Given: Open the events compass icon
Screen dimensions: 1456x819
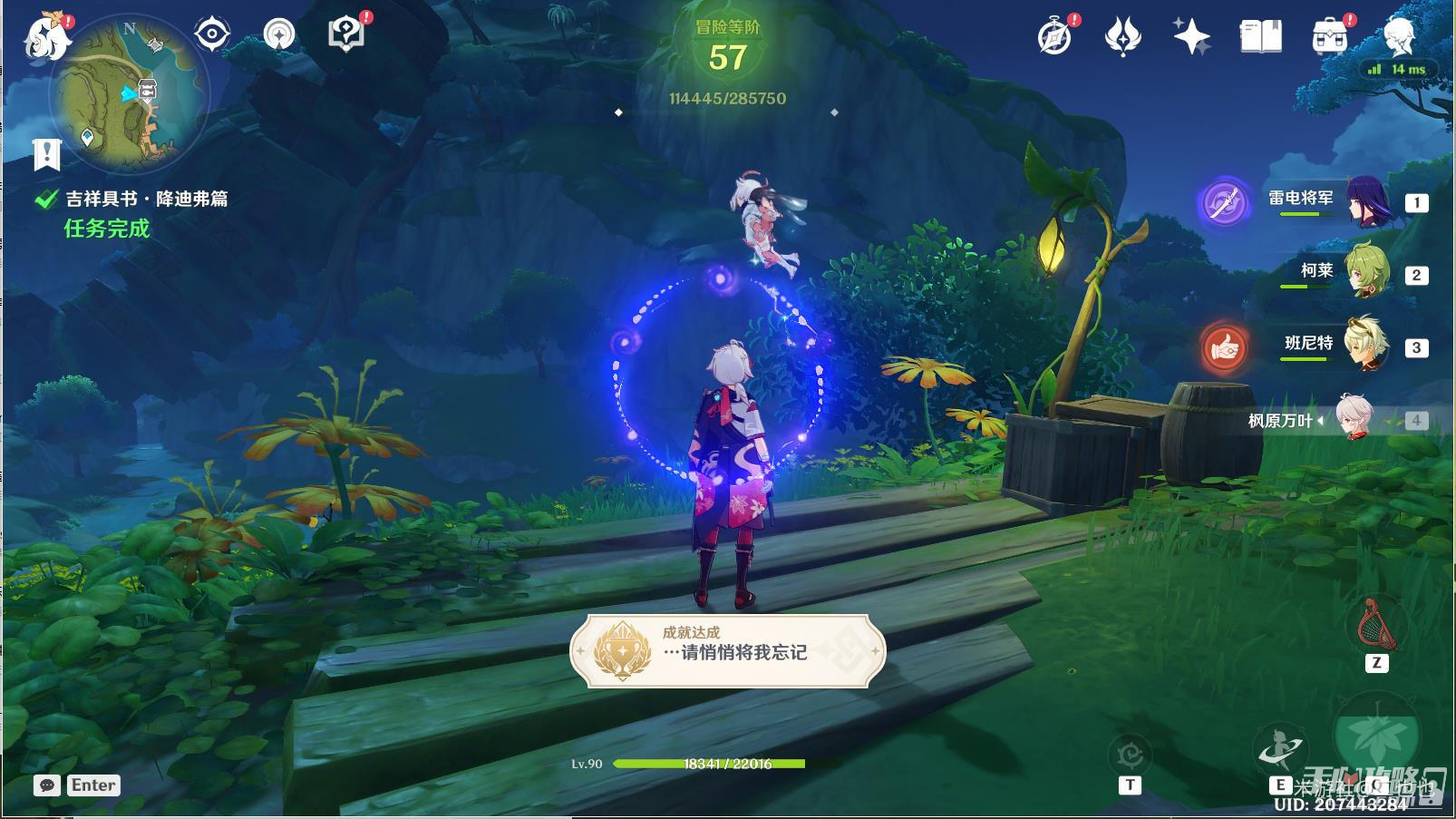Looking at the screenshot, I should pos(1055,37).
